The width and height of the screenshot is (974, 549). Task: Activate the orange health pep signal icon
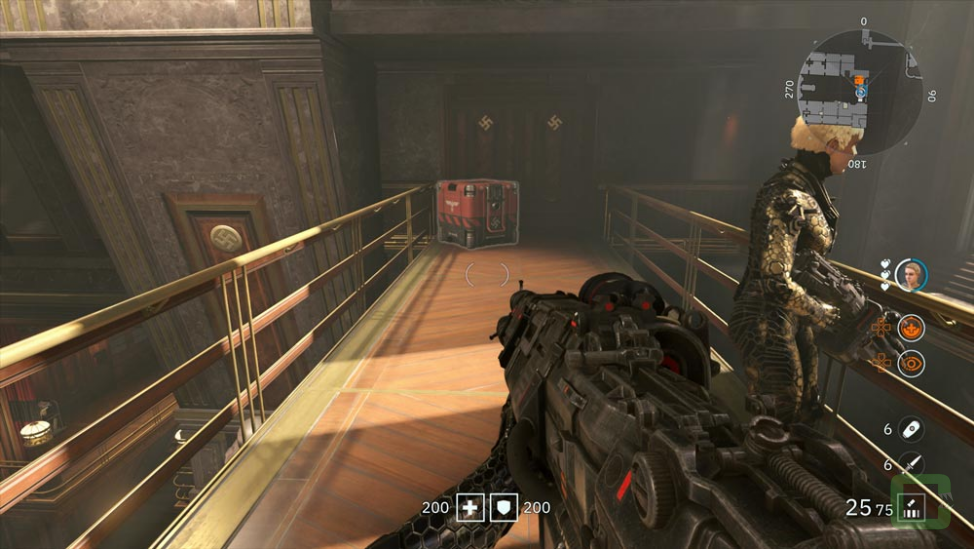pos(911,327)
